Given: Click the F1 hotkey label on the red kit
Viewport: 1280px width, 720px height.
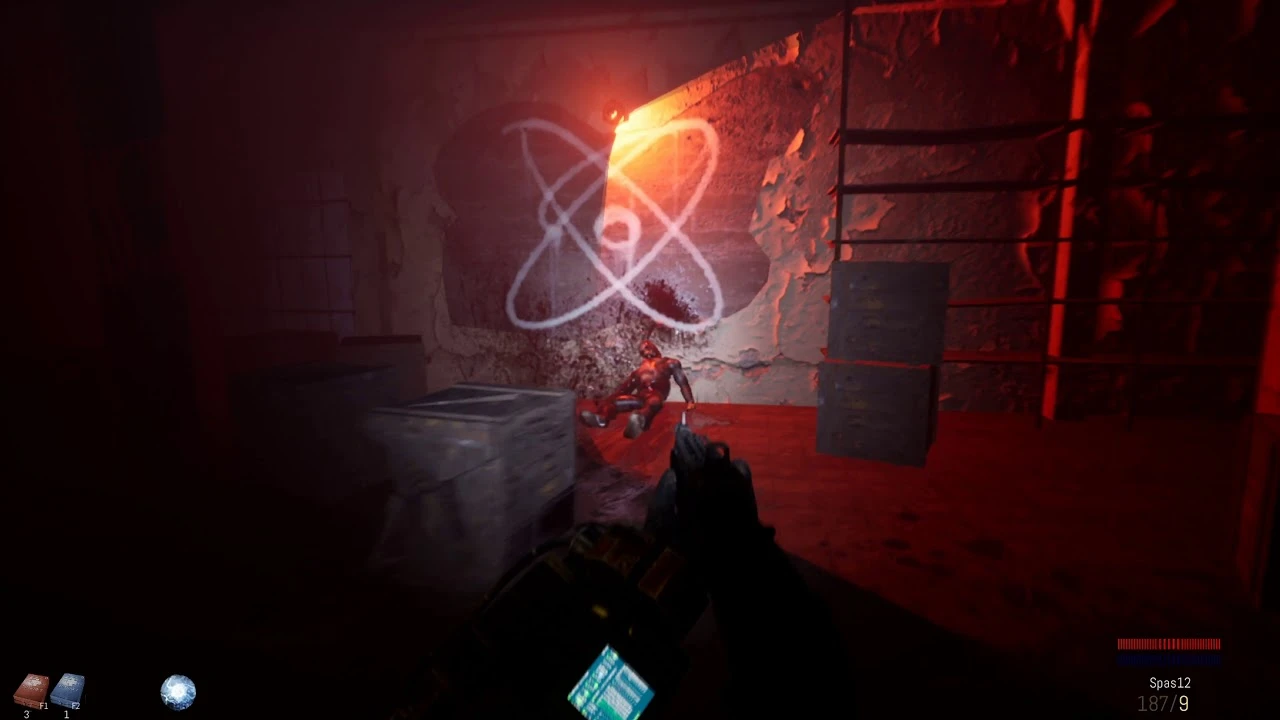Looking at the screenshot, I should (44, 705).
